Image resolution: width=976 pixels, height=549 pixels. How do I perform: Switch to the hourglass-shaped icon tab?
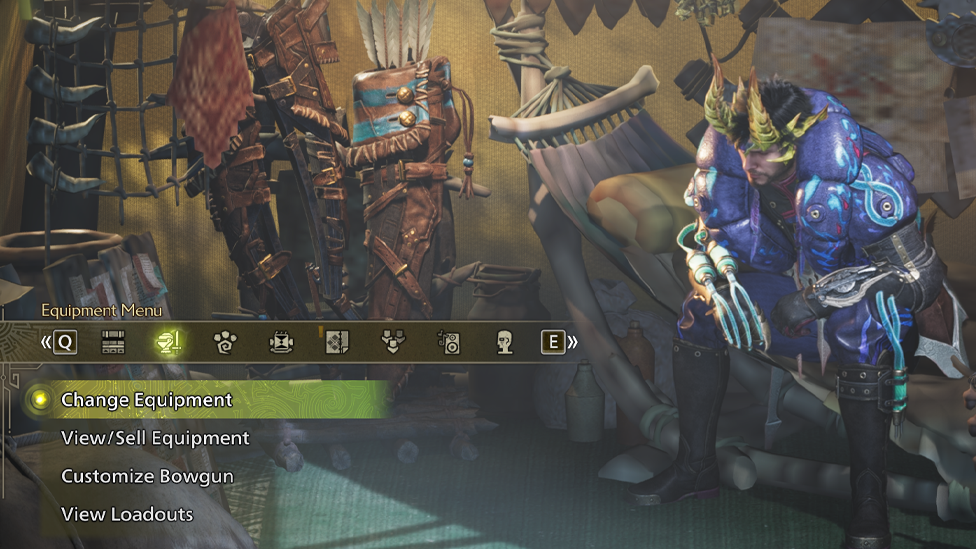pyautogui.click(x=281, y=343)
